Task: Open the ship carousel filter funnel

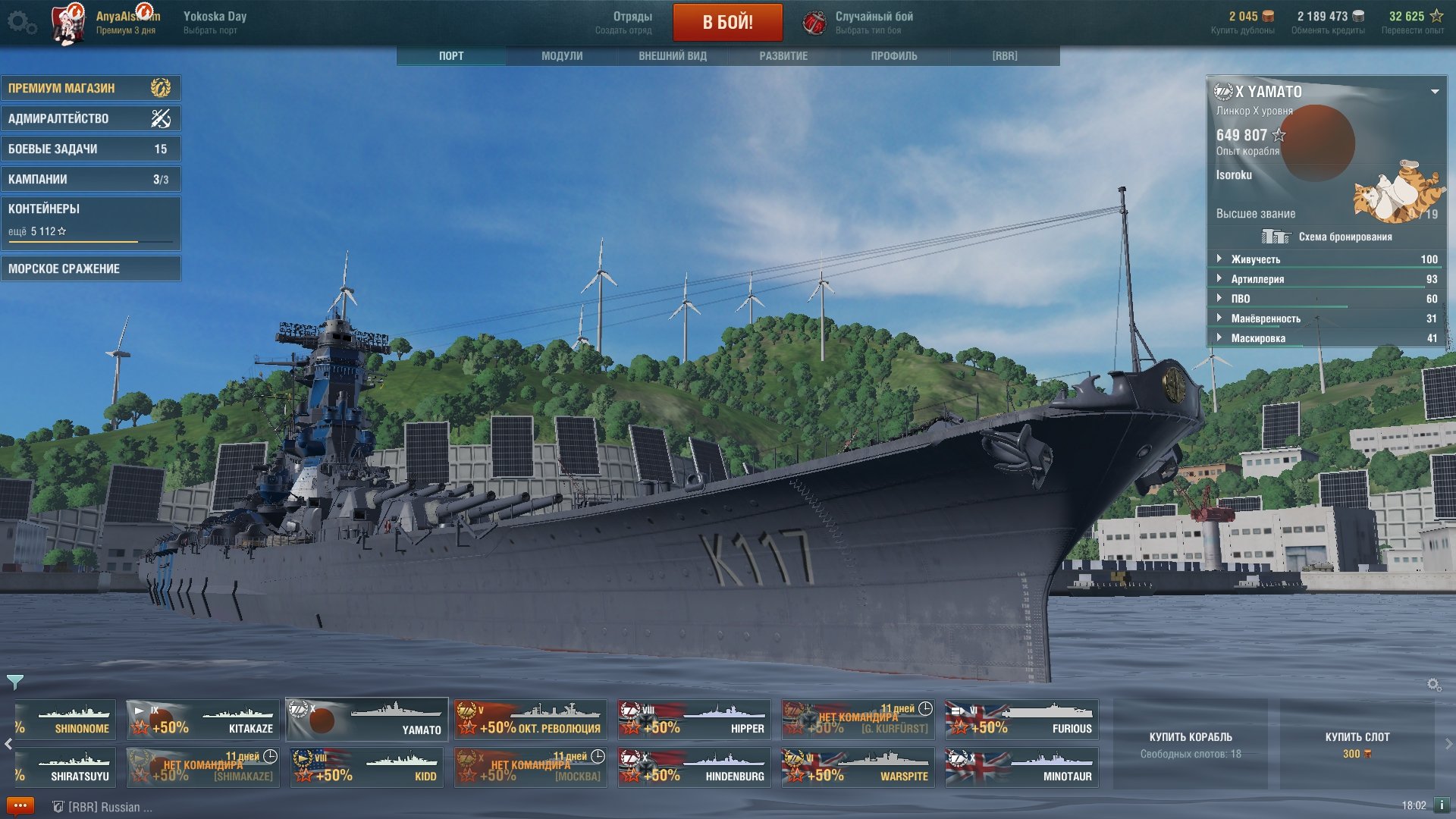Action: [15, 682]
